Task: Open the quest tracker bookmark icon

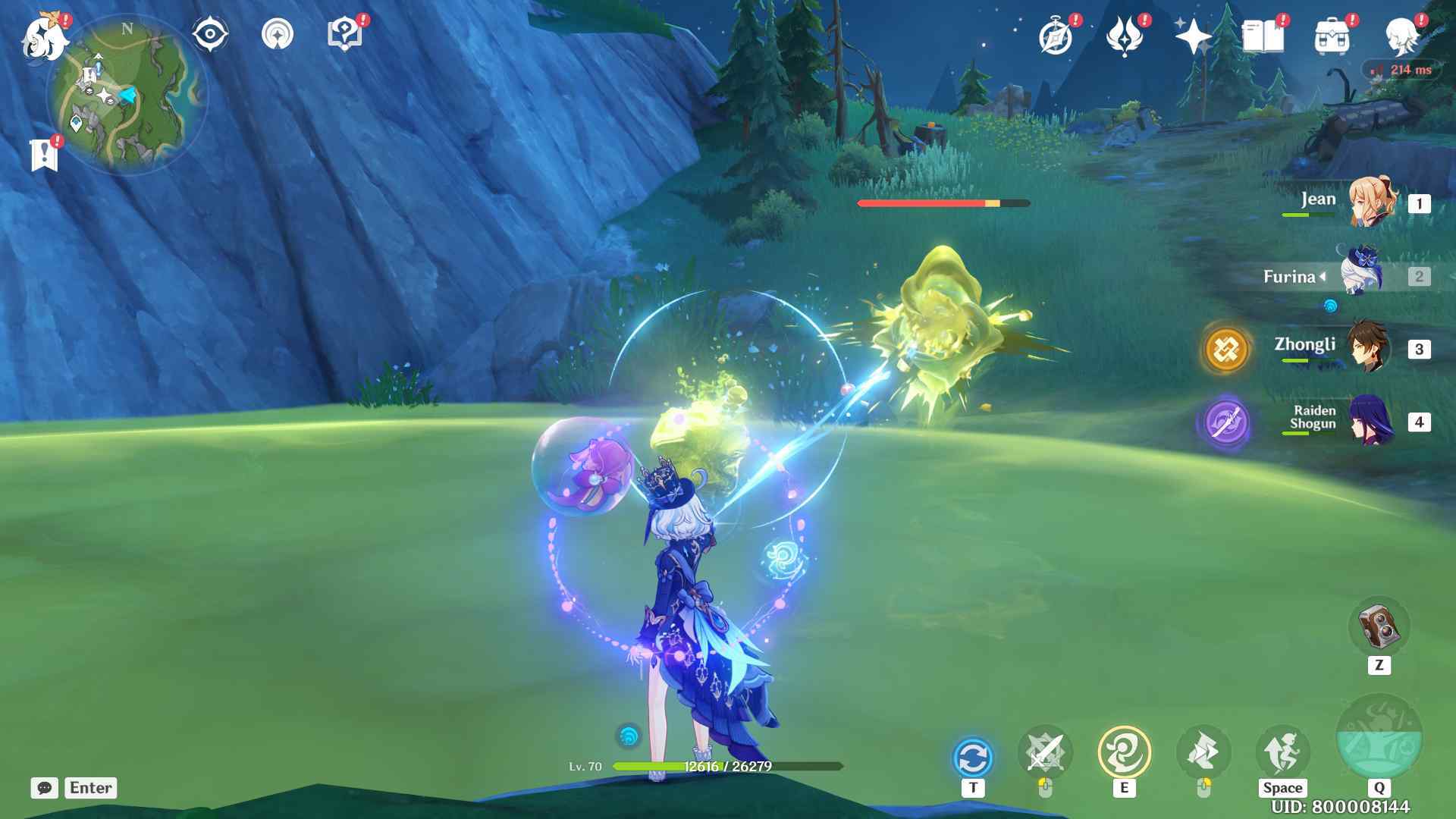Action: tap(45, 155)
